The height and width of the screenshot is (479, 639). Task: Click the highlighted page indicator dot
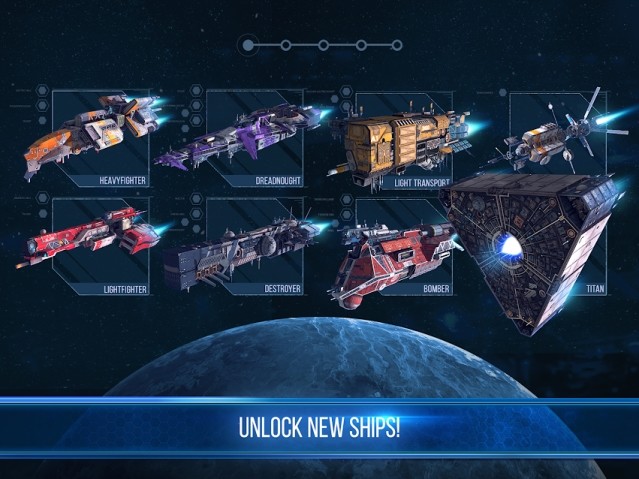point(249,45)
